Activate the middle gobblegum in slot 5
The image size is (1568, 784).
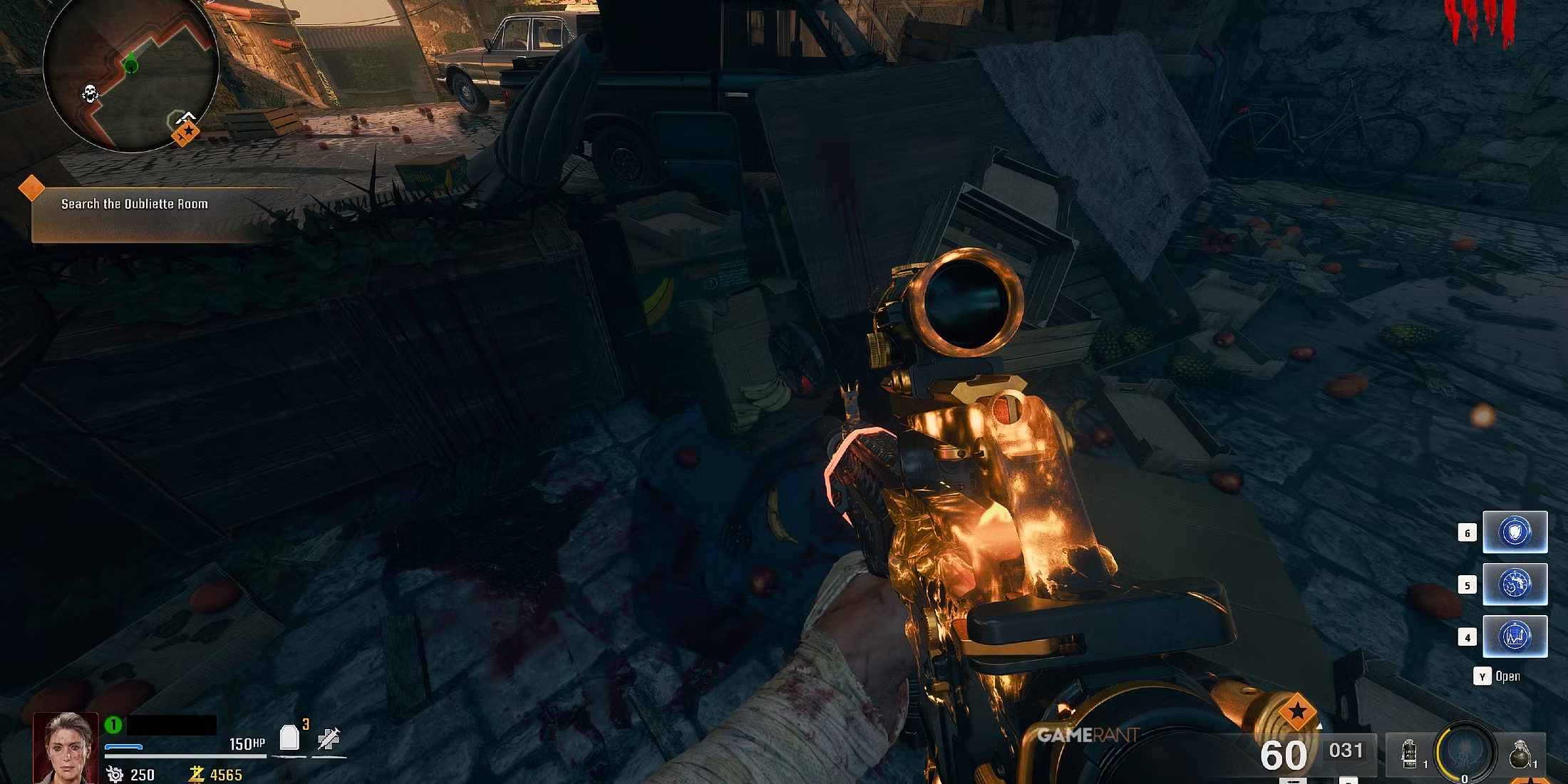click(1515, 584)
